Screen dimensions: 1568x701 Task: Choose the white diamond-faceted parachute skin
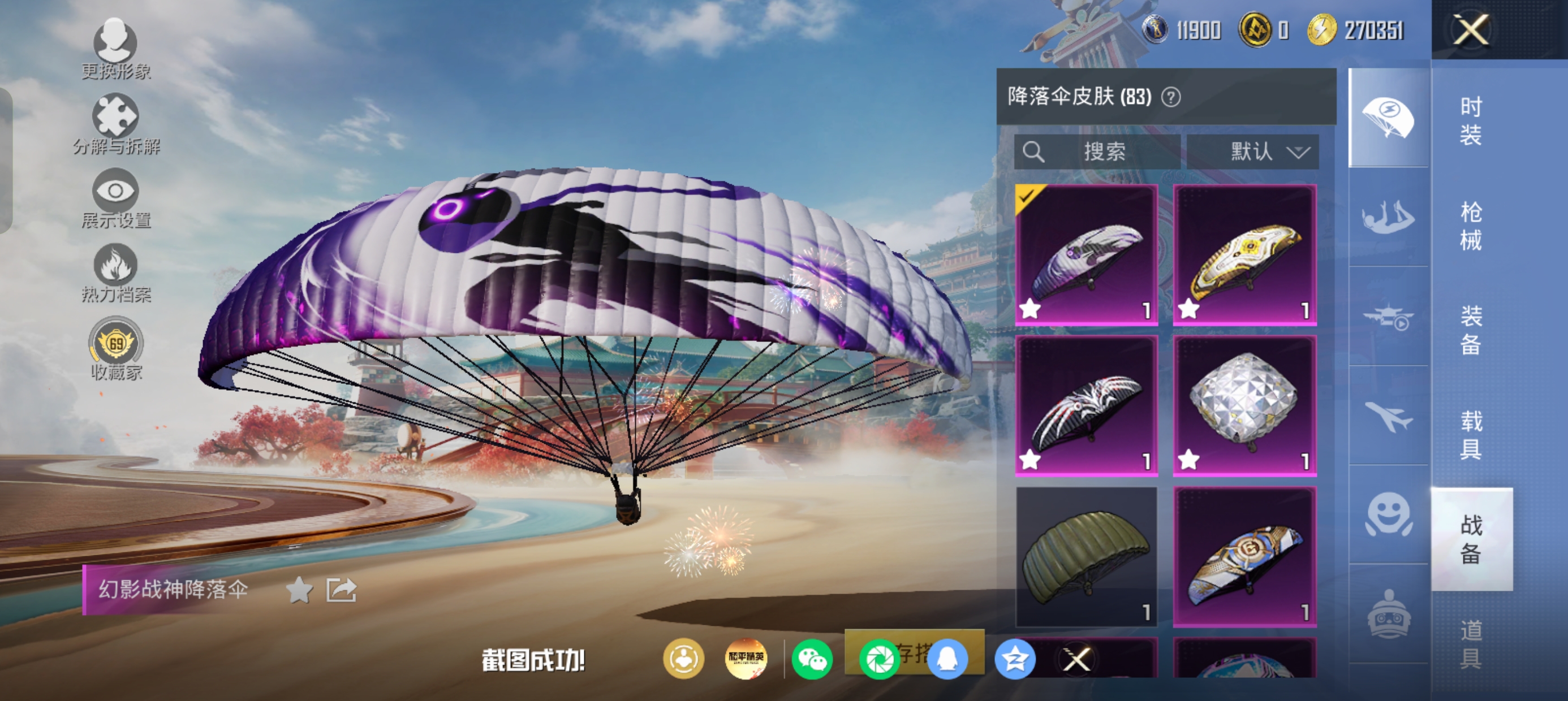pos(1245,405)
